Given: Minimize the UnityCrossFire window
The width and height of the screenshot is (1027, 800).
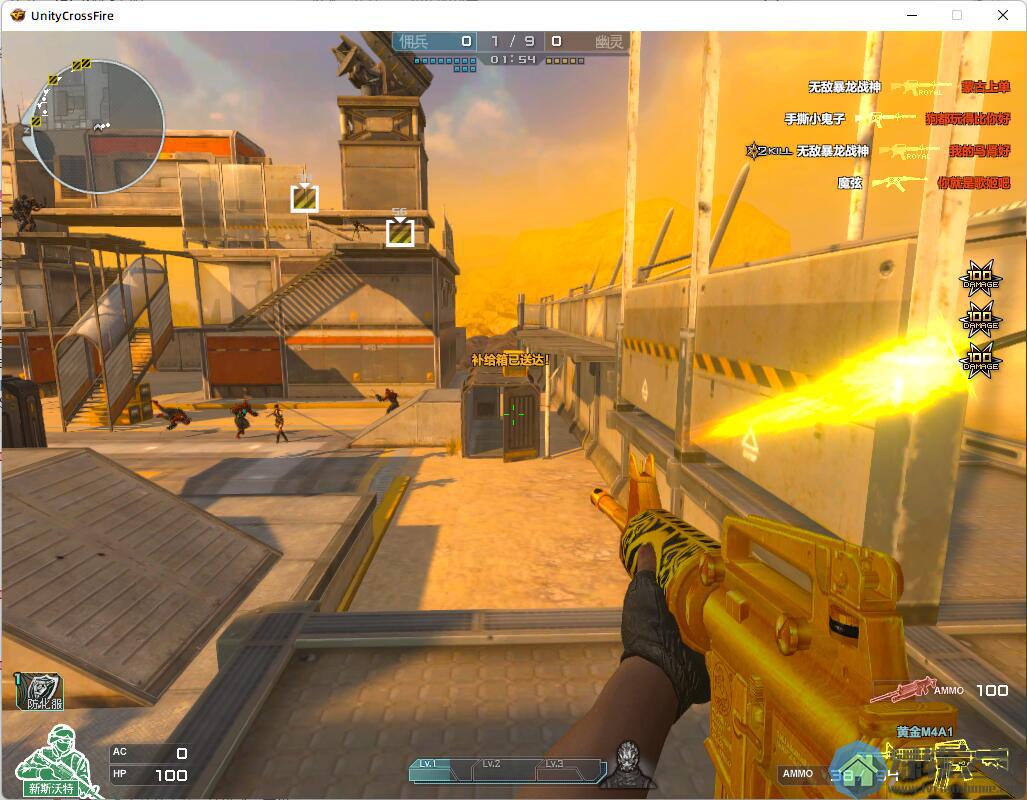Looking at the screenshot, I should click(x=911, y=15).
